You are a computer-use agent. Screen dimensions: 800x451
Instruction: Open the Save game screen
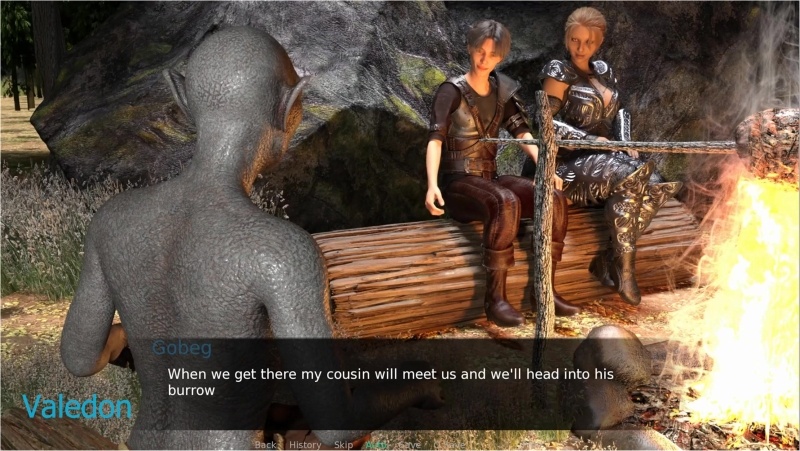pos(409,444)
